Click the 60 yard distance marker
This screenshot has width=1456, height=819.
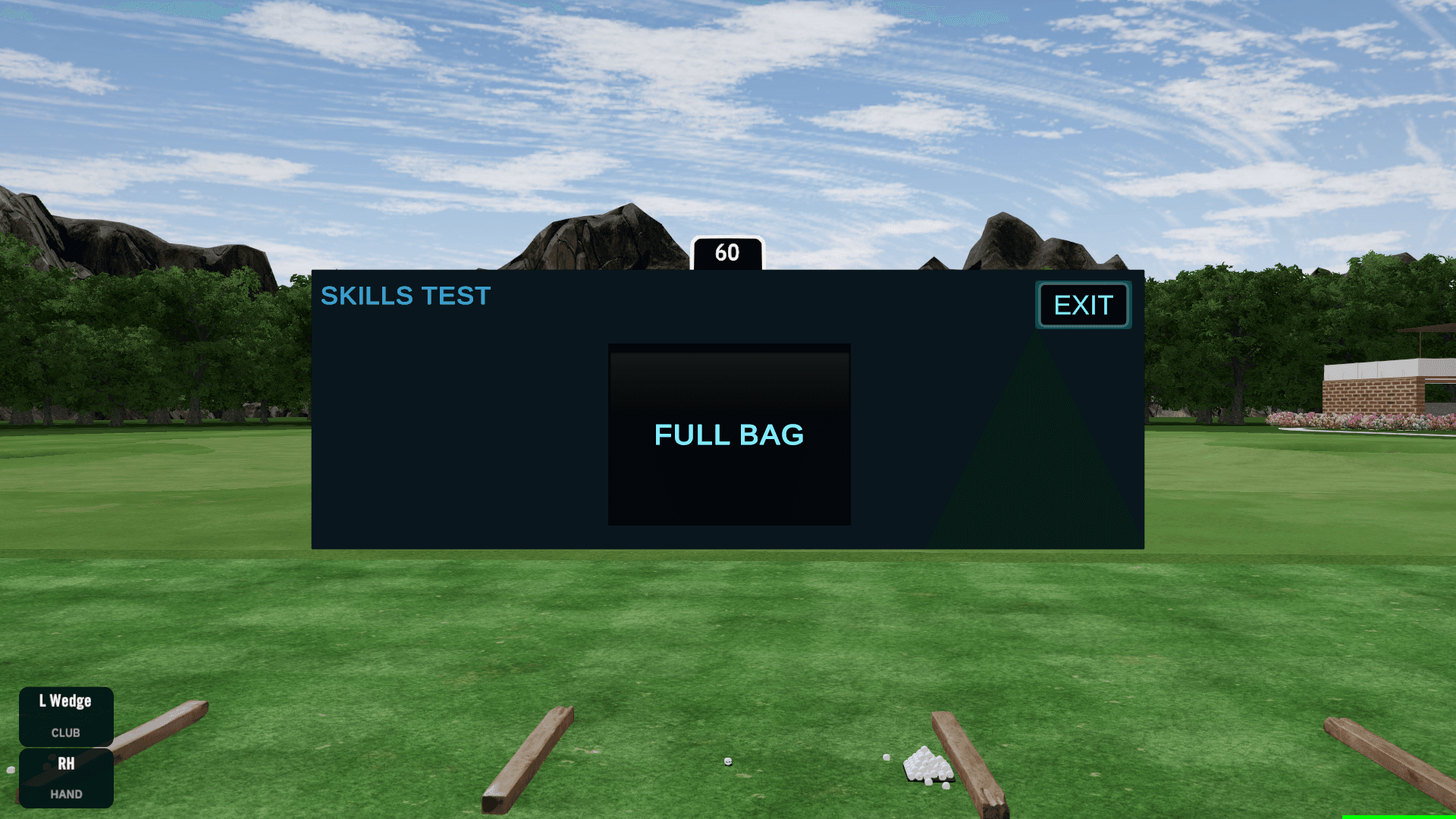point(727,253)
